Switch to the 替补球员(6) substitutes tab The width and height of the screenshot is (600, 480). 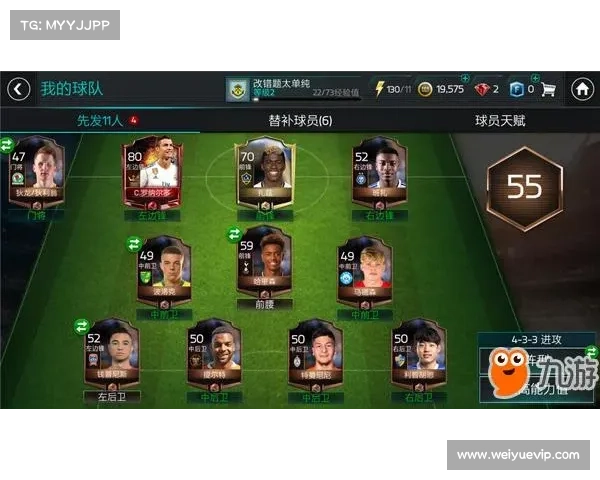300,120
